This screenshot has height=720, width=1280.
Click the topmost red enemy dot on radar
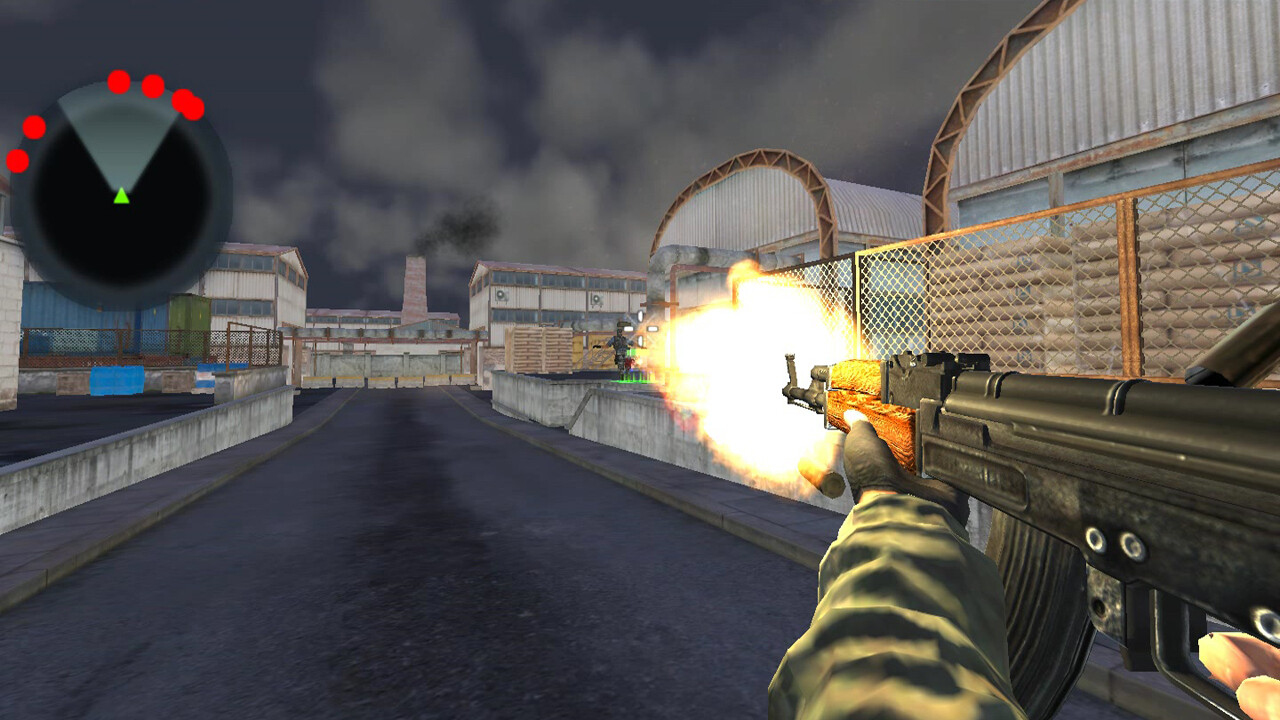pos(118,82)
